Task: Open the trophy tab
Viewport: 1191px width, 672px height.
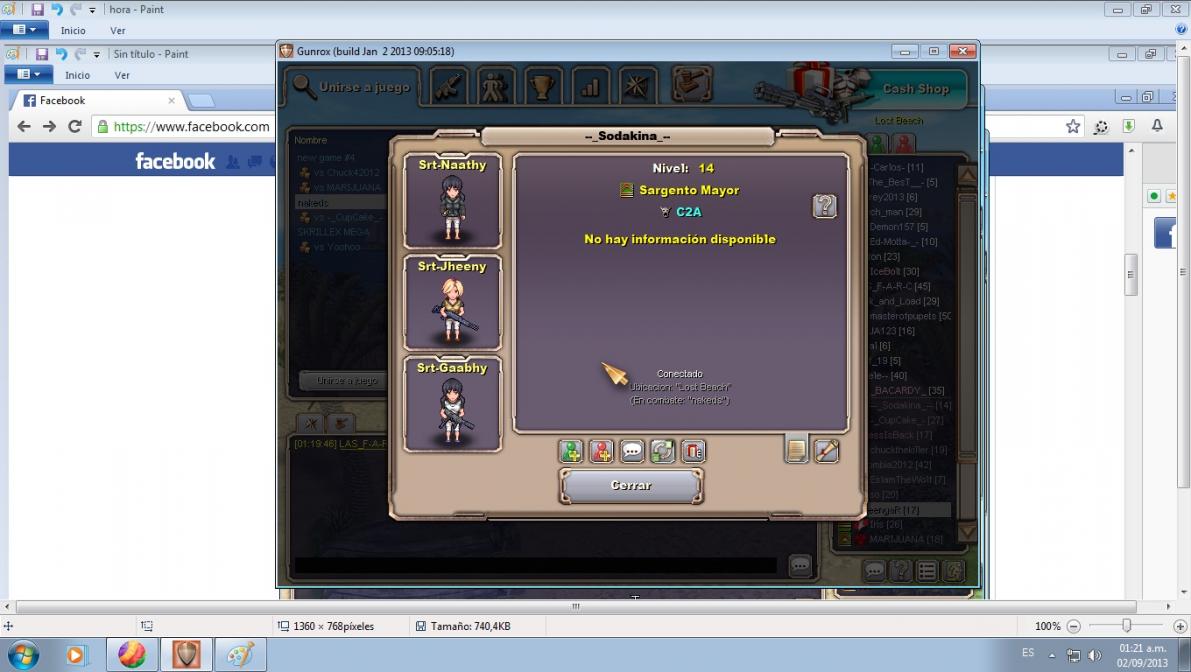Action: pyautogui.click(x=542, y=87)
